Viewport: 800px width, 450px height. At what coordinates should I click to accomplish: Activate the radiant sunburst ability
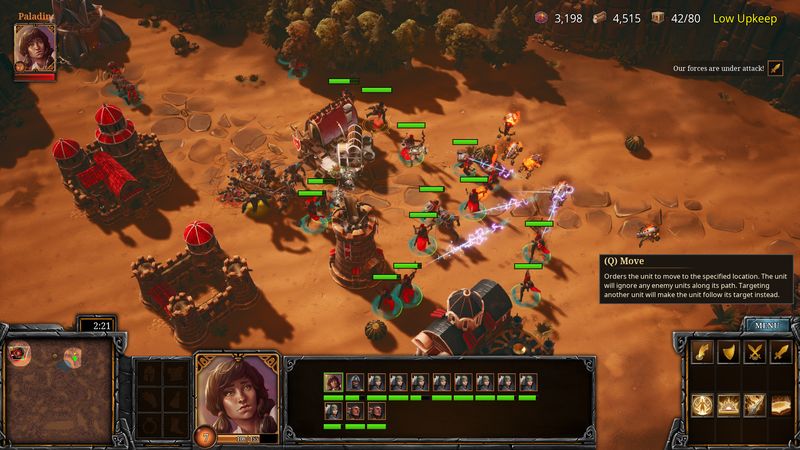tap(730, 405)
